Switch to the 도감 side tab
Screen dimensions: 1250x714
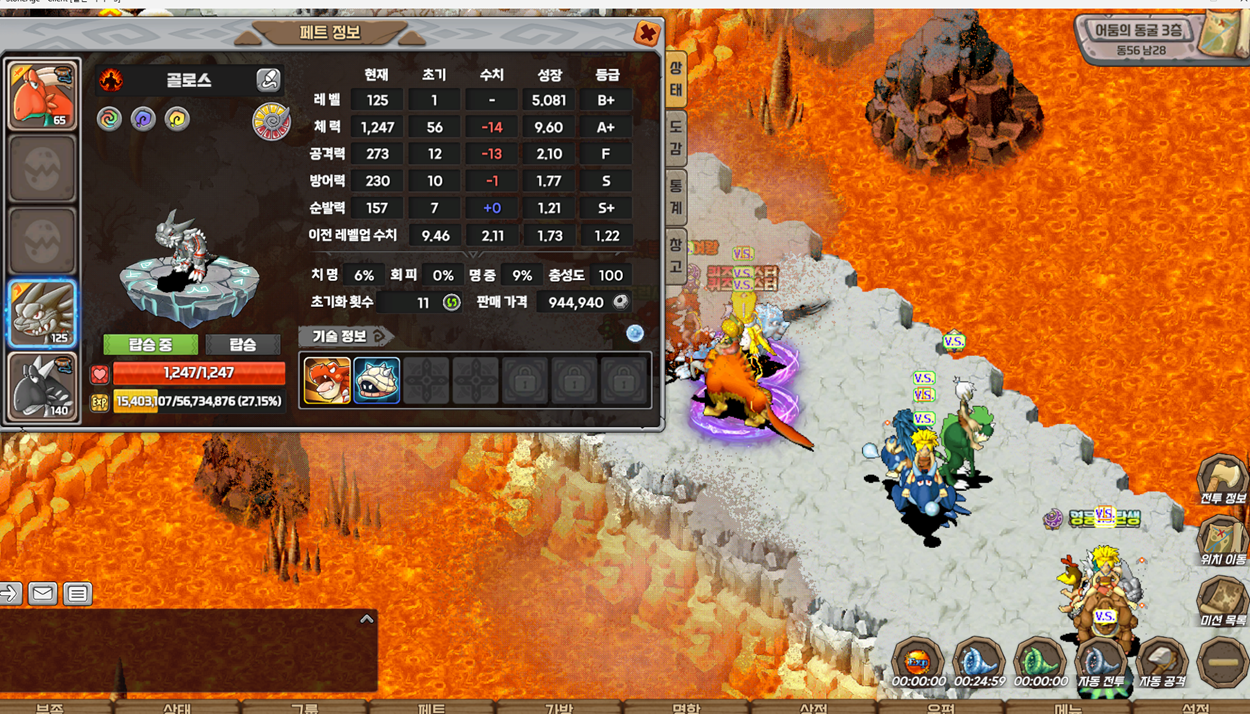click(x=676, y=138)
